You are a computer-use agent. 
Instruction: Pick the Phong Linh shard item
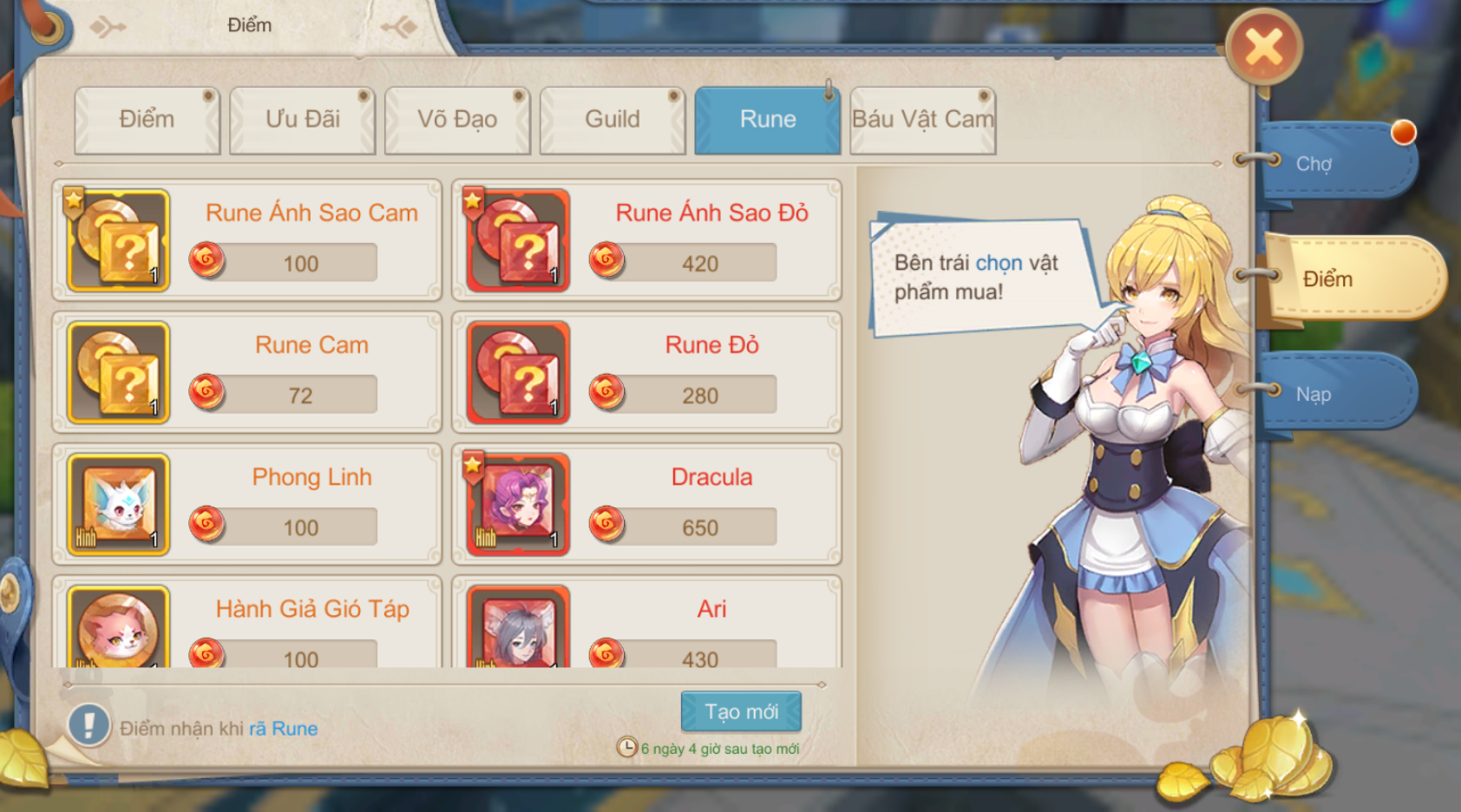point(247,504)
